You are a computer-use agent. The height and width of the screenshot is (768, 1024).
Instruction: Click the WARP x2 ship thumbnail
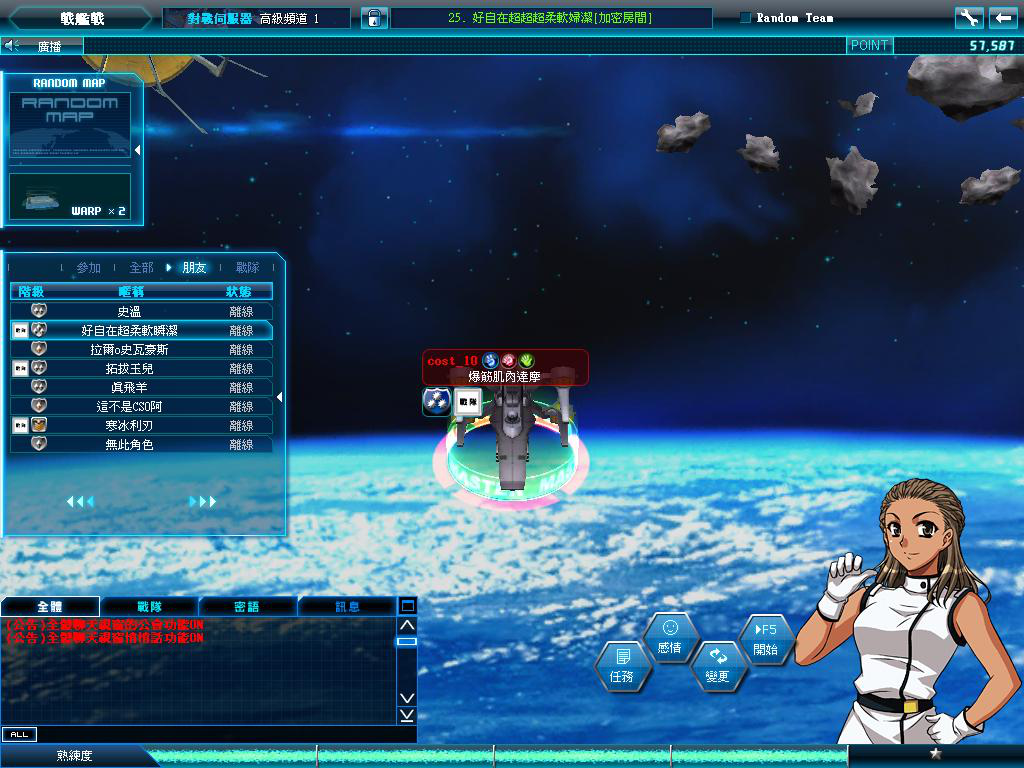click(x=70, y=196)
